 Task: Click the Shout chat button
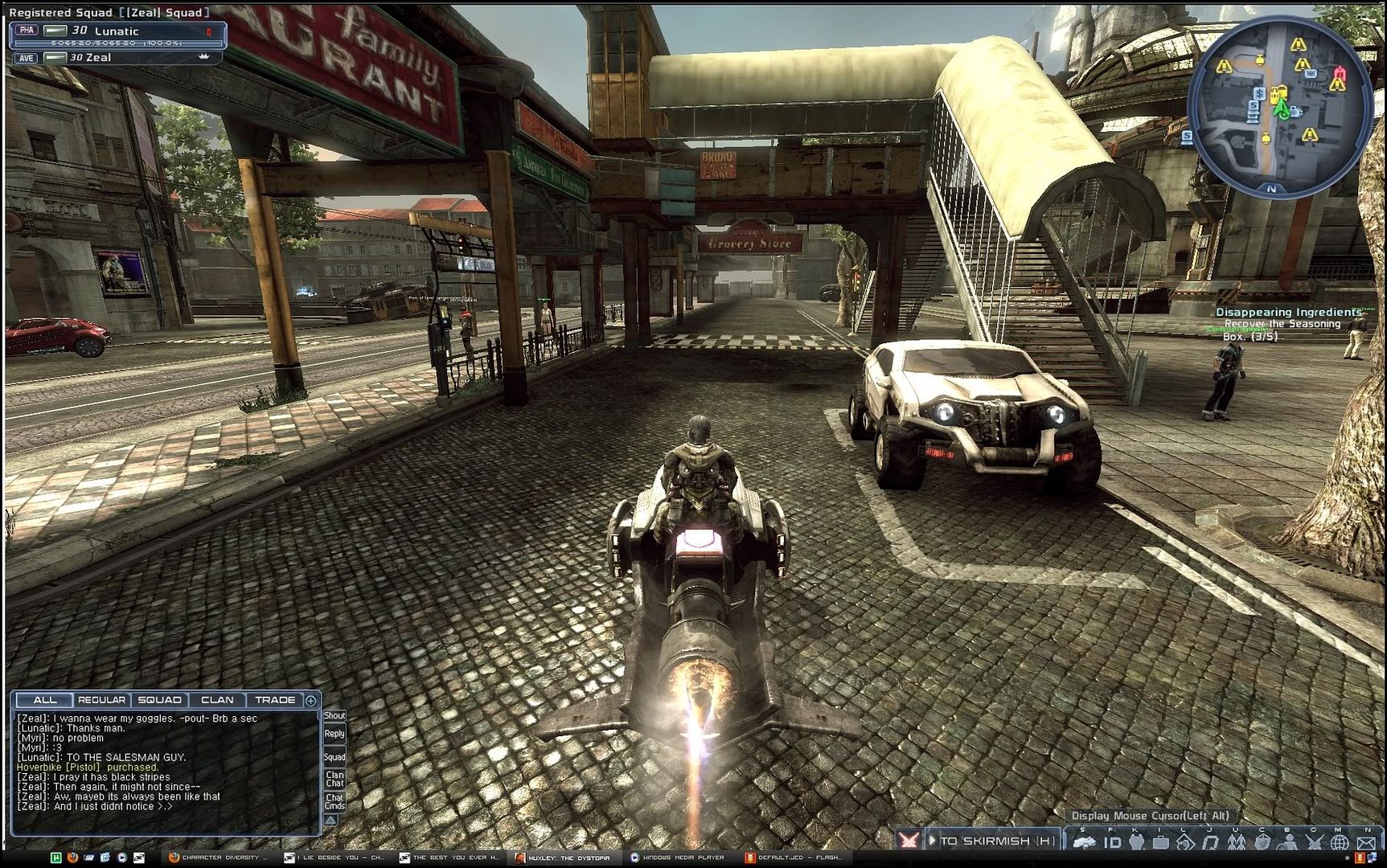coord(334,715)
